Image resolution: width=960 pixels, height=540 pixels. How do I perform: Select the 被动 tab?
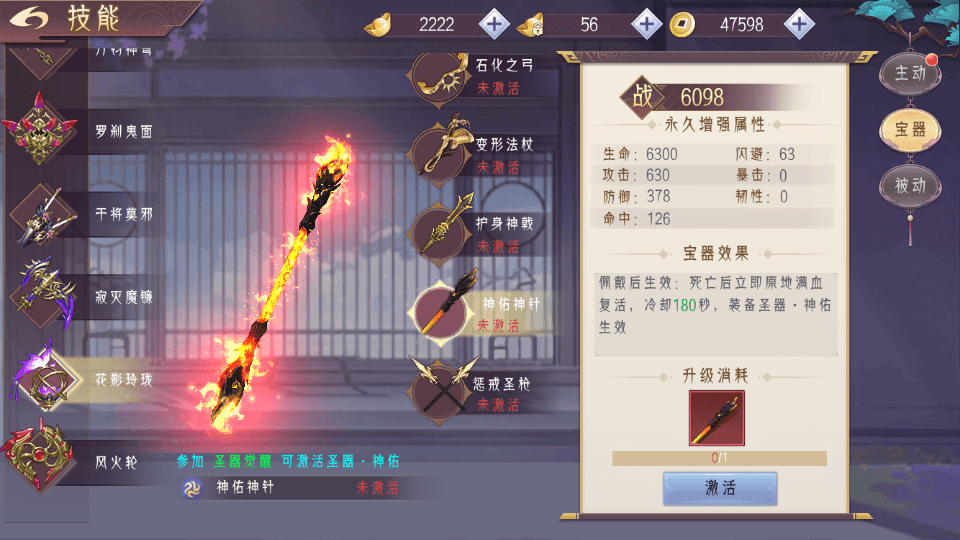tap(909, 185)
